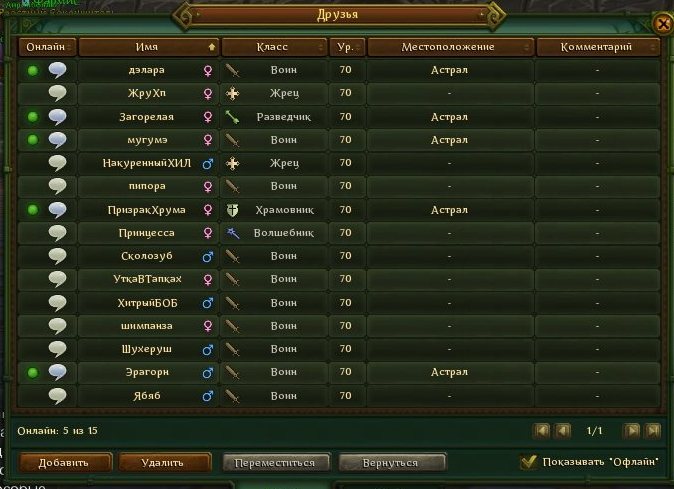Sort by Местоположение column header

tap(449, 47)
